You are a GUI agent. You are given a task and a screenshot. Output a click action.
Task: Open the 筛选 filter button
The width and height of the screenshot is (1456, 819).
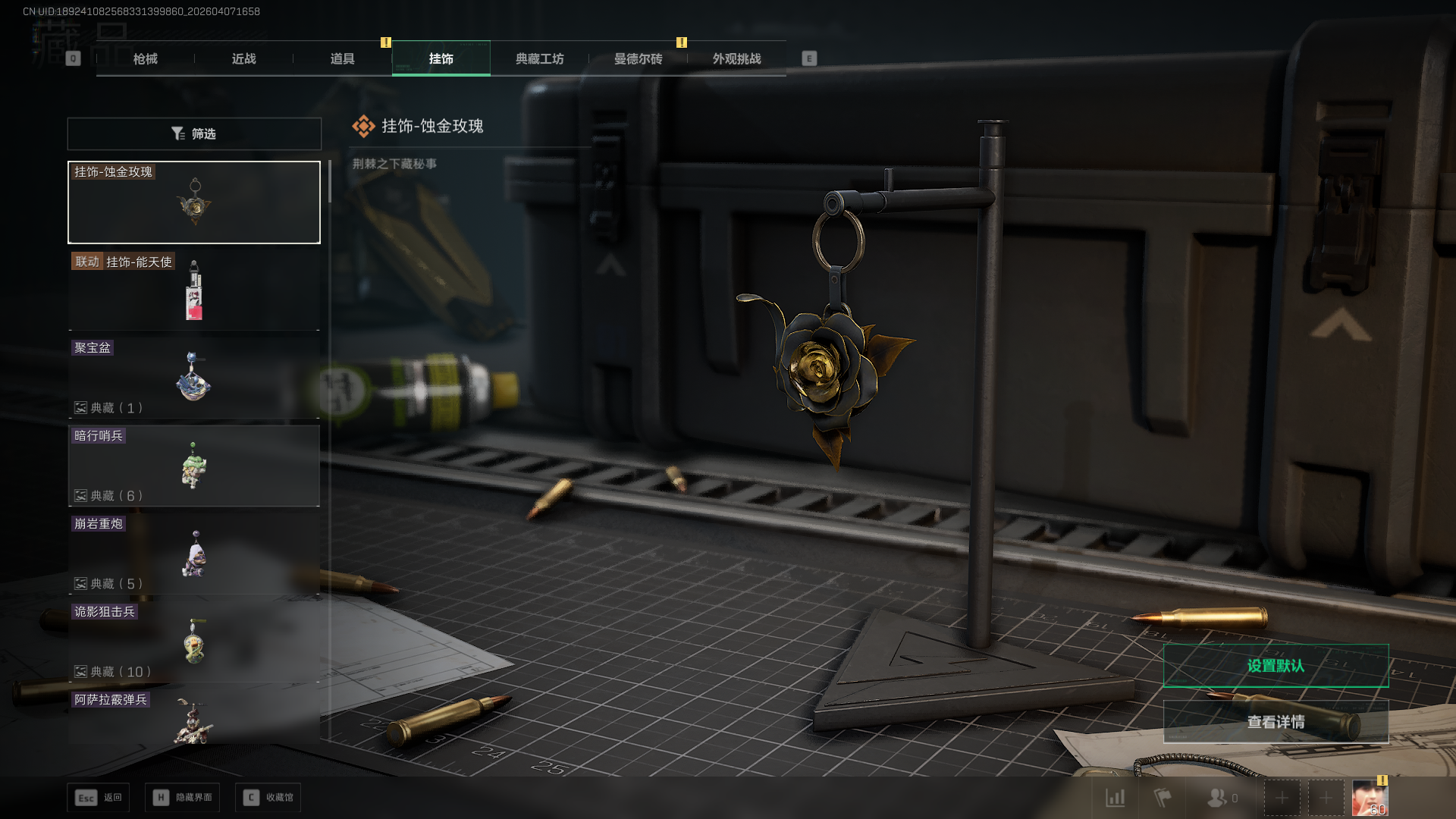click(x=194, y=133)
